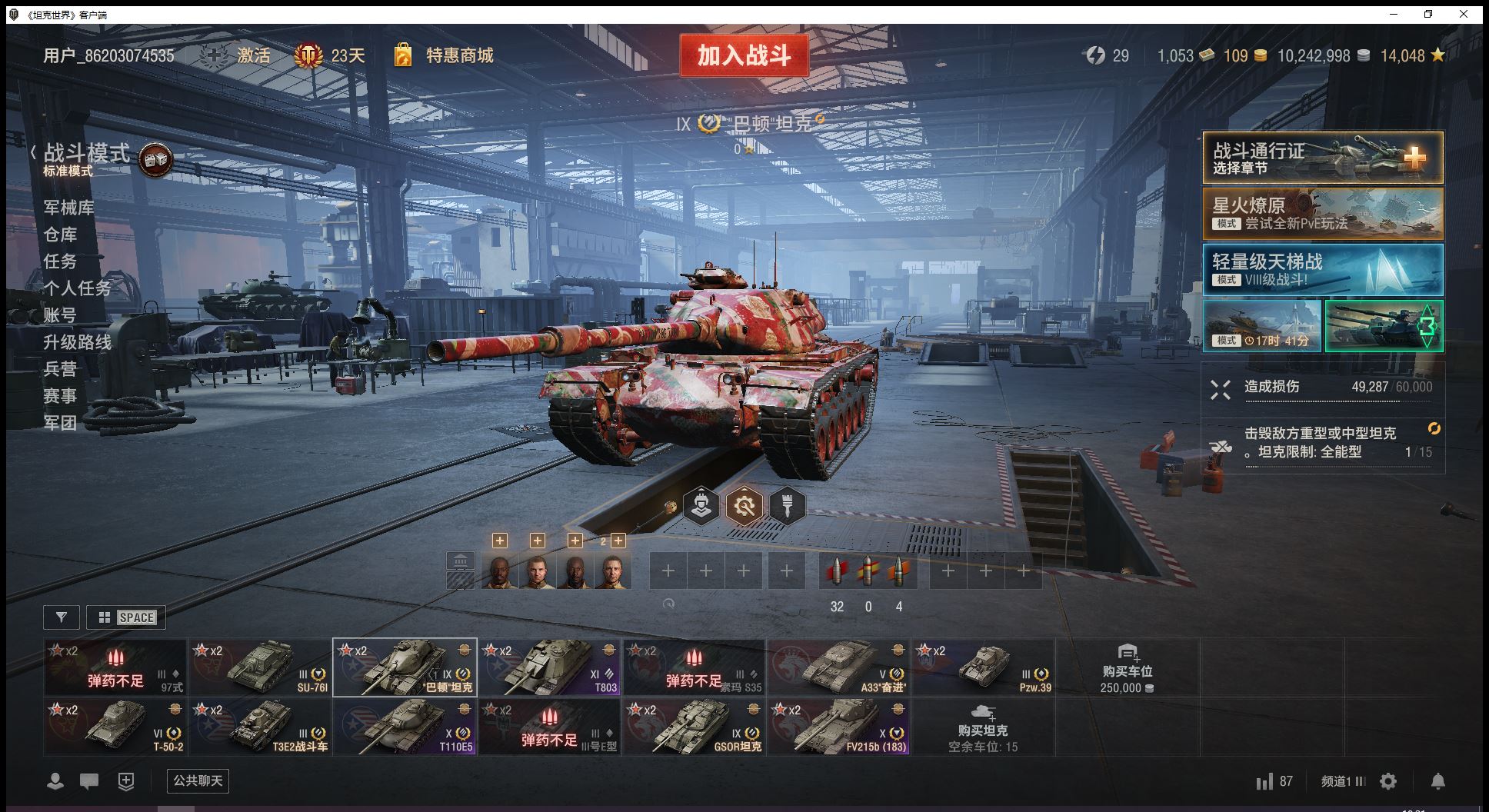
Task: Select the 星火燎原 PvE mode banner
Action: point(1322,214)
